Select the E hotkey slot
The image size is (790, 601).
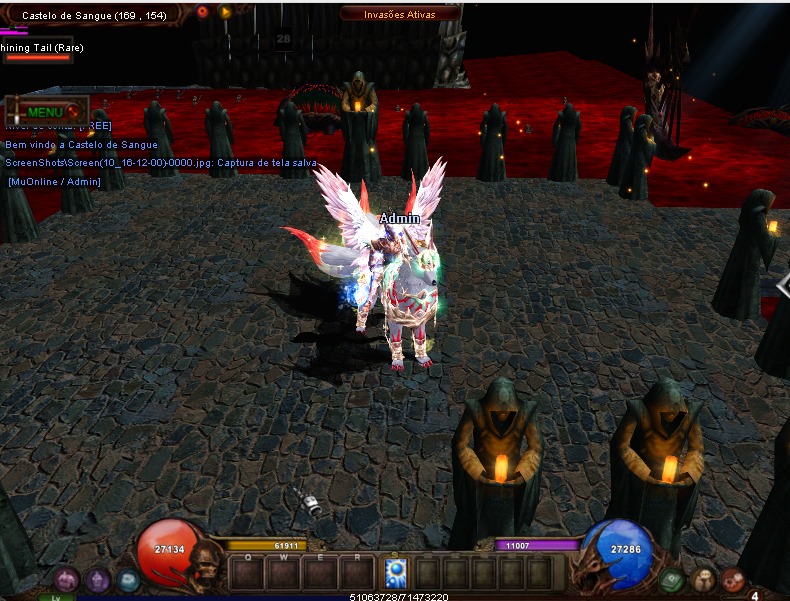coord(320,573)
